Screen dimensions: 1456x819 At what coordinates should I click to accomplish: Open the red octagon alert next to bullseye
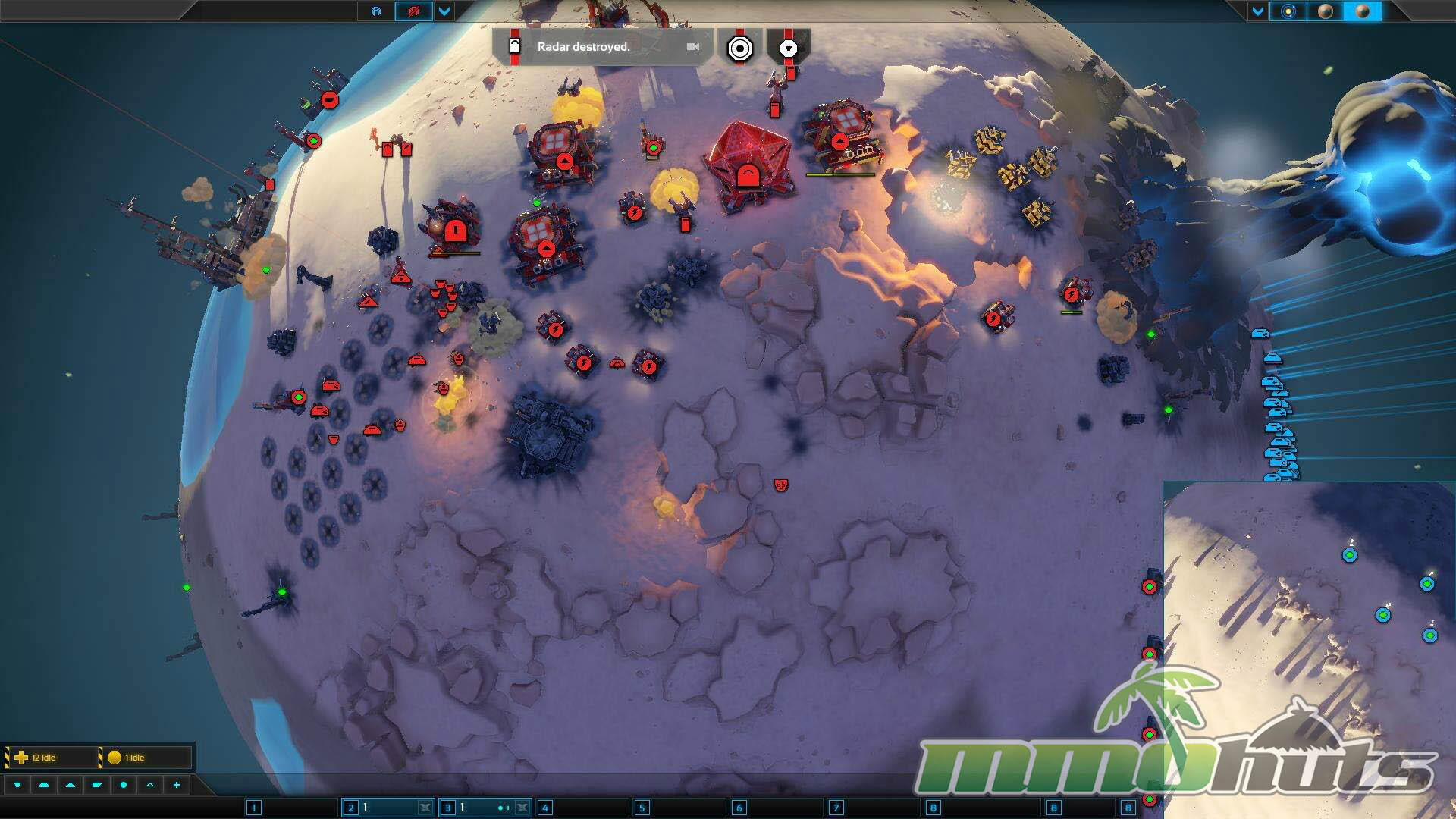pos(789,49)
